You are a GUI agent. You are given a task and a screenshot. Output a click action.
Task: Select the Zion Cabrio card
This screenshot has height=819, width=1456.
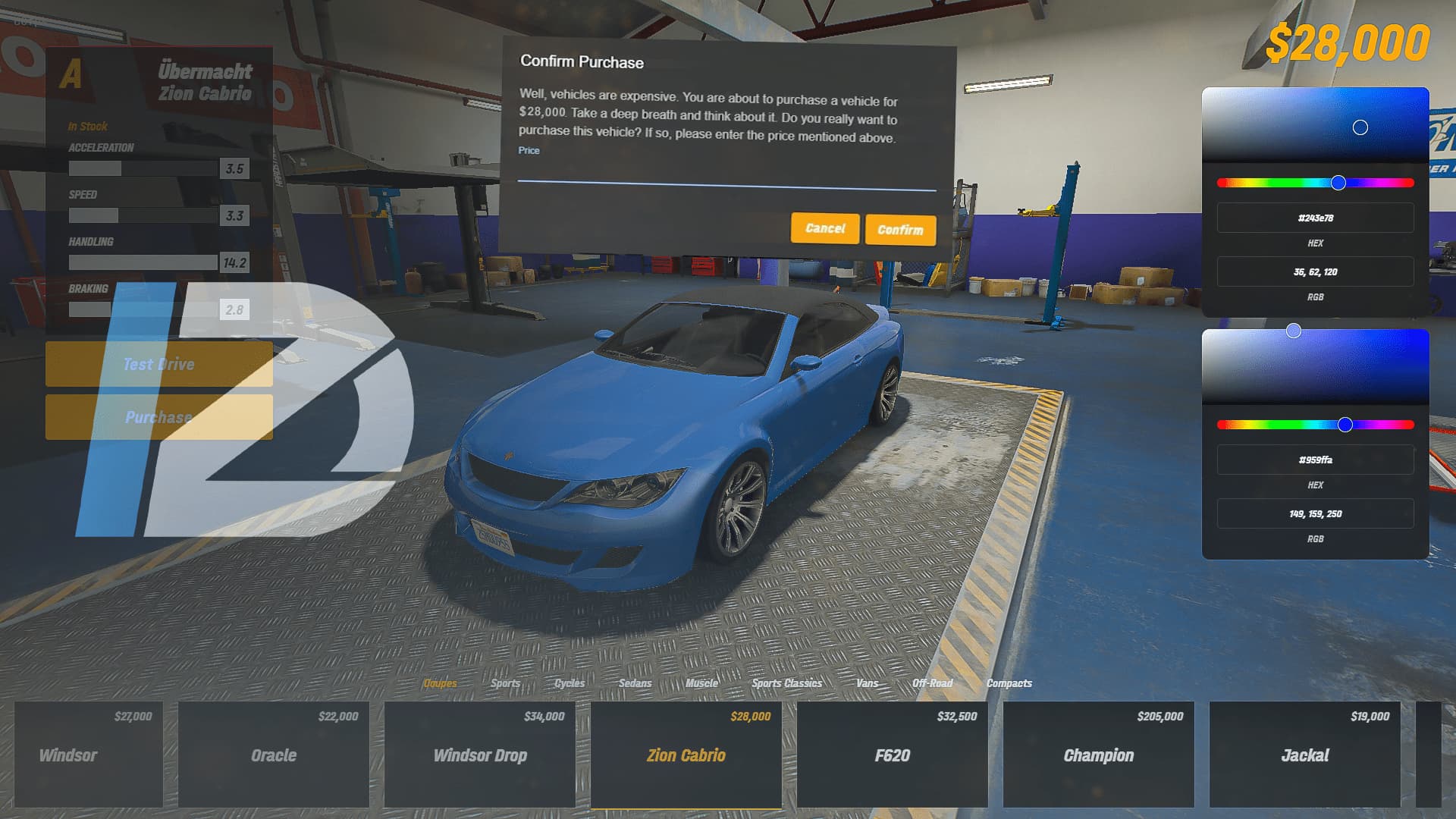coord(686,754)
